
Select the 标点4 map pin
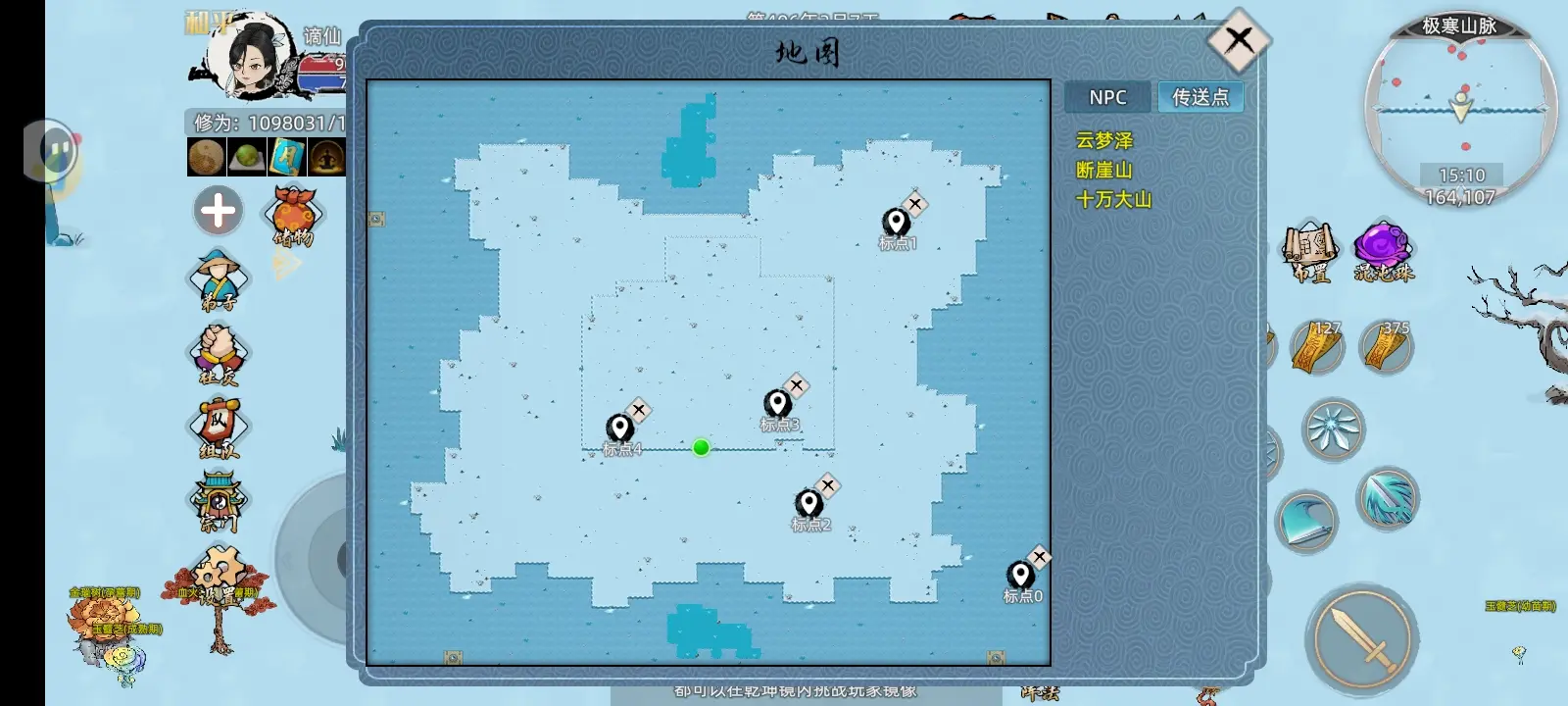(619, 429)
